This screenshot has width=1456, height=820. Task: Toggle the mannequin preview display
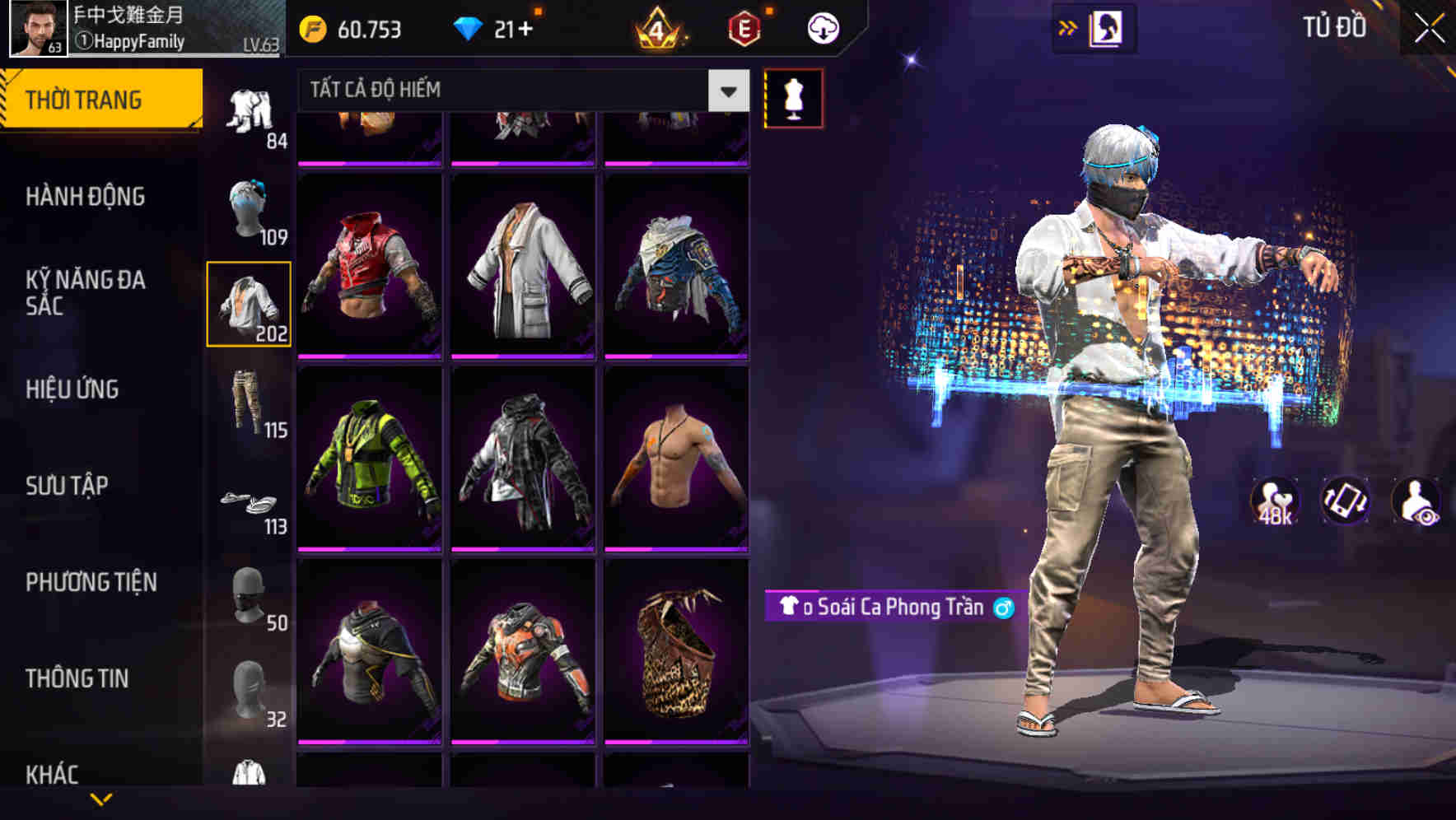pyautogui.click(x=793, y=97)
